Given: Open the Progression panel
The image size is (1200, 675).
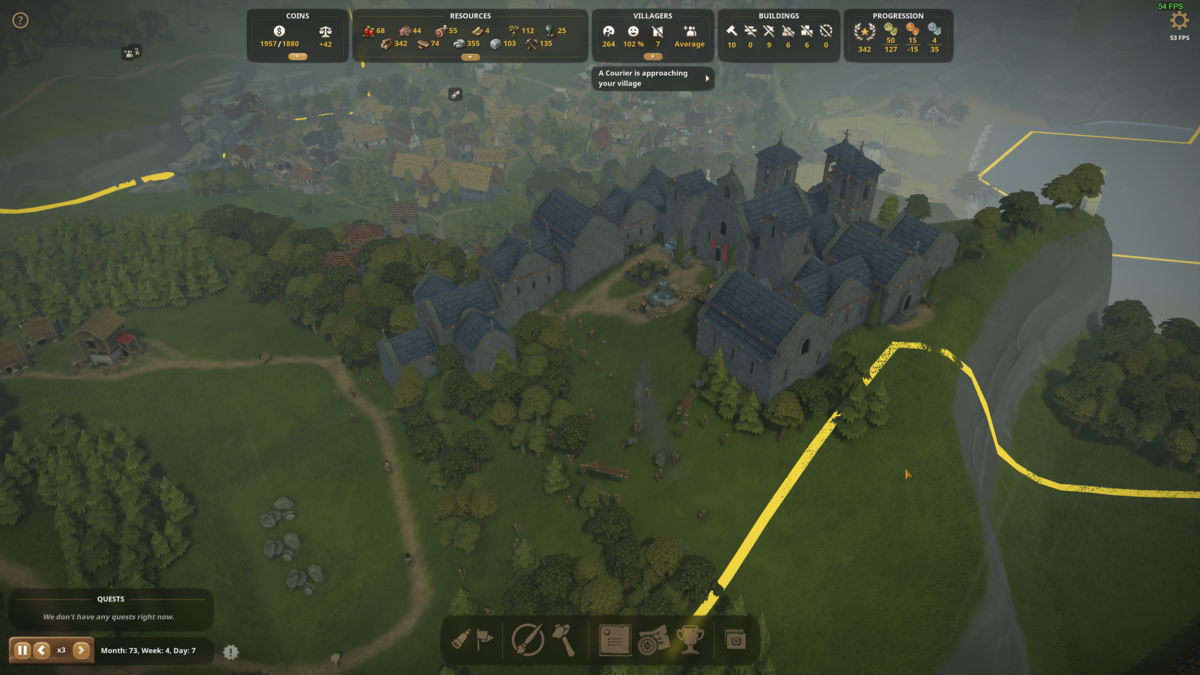Looking at the screenshot, I should pos(898,36).
